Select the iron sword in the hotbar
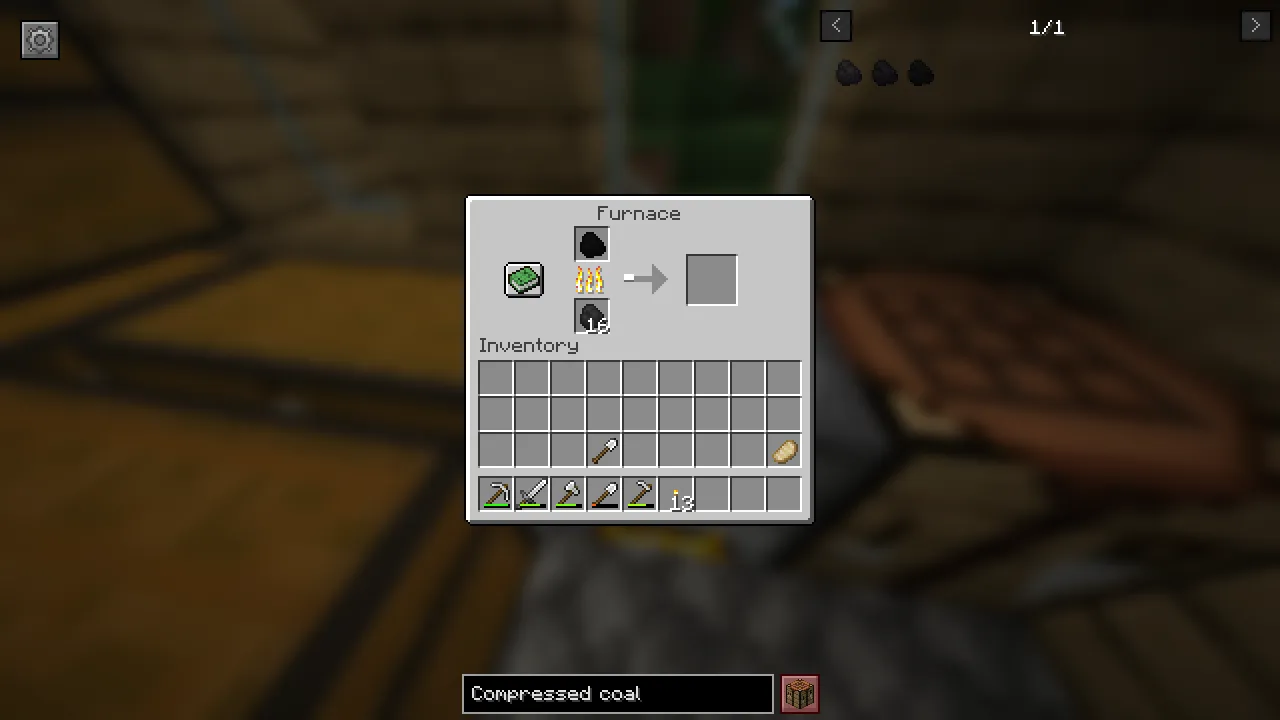The image size is (1280, 720). 532,494
